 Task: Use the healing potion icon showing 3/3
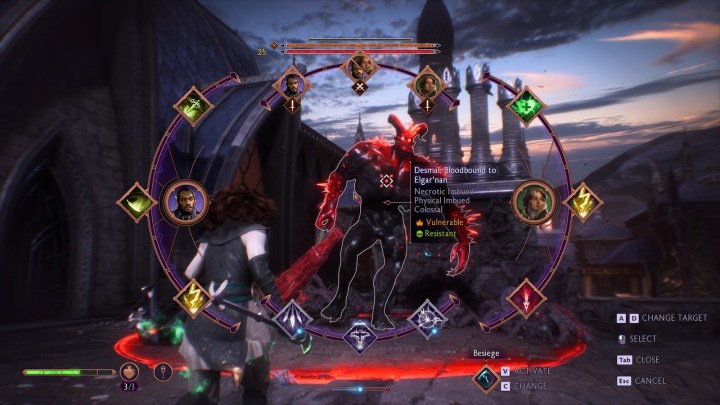coord(129,372)
